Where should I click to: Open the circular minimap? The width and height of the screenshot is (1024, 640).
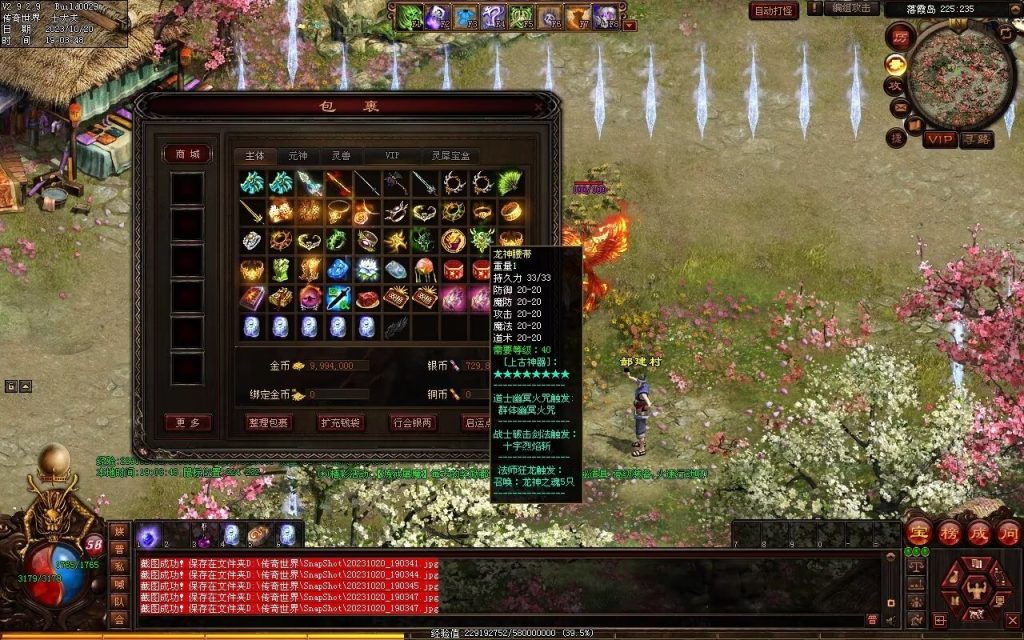pos(962,76)
